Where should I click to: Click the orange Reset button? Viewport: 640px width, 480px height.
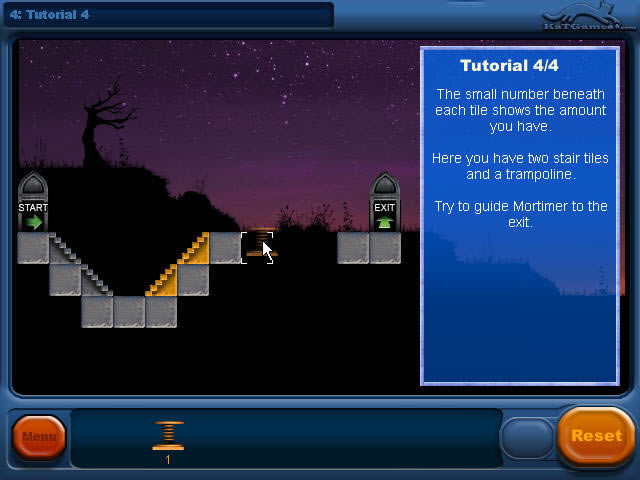click(596, 436)
